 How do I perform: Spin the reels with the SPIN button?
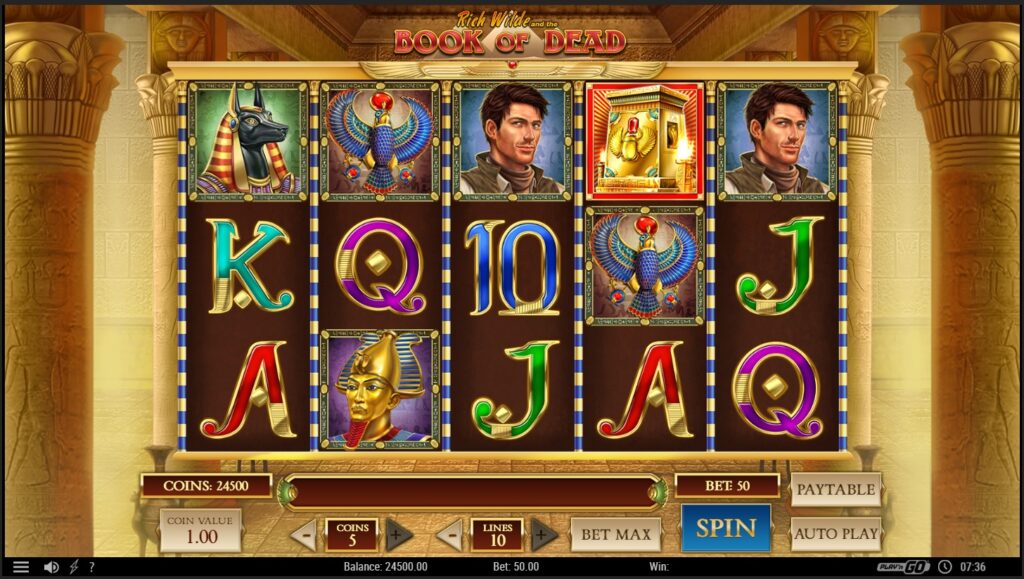[x=726, y=528]
